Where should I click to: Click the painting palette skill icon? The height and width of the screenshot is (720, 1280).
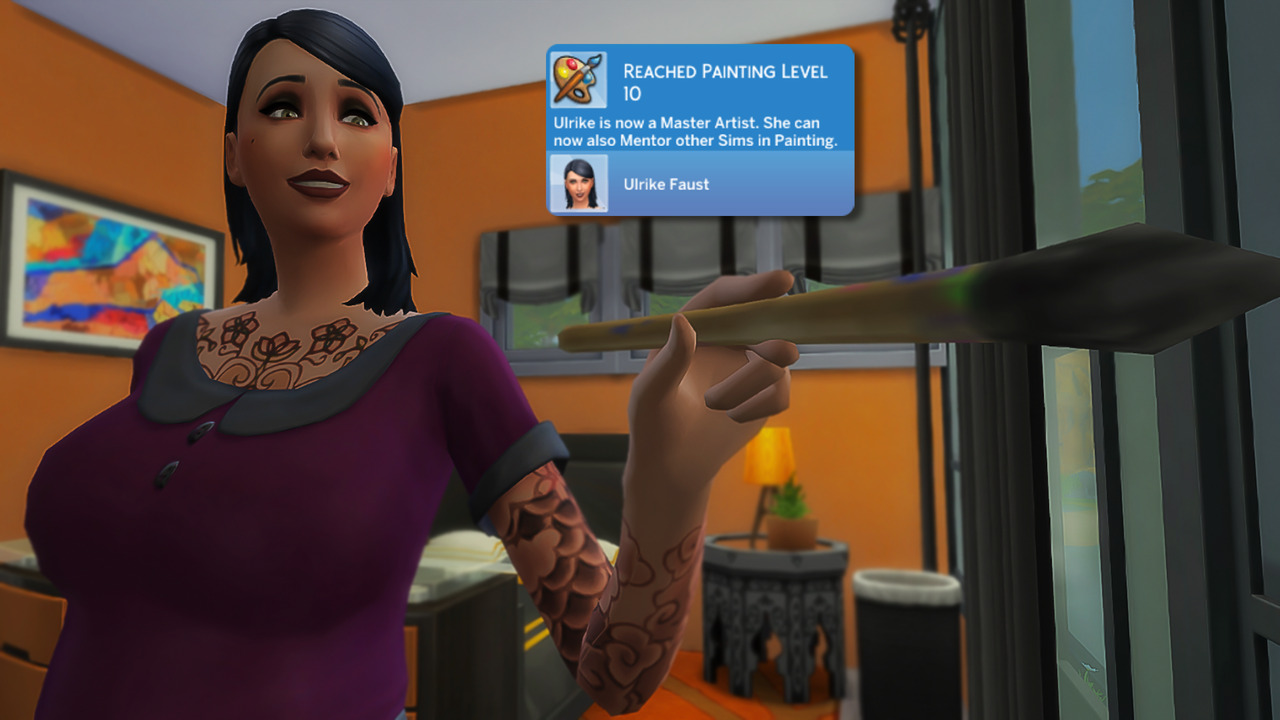click(578, 80)
